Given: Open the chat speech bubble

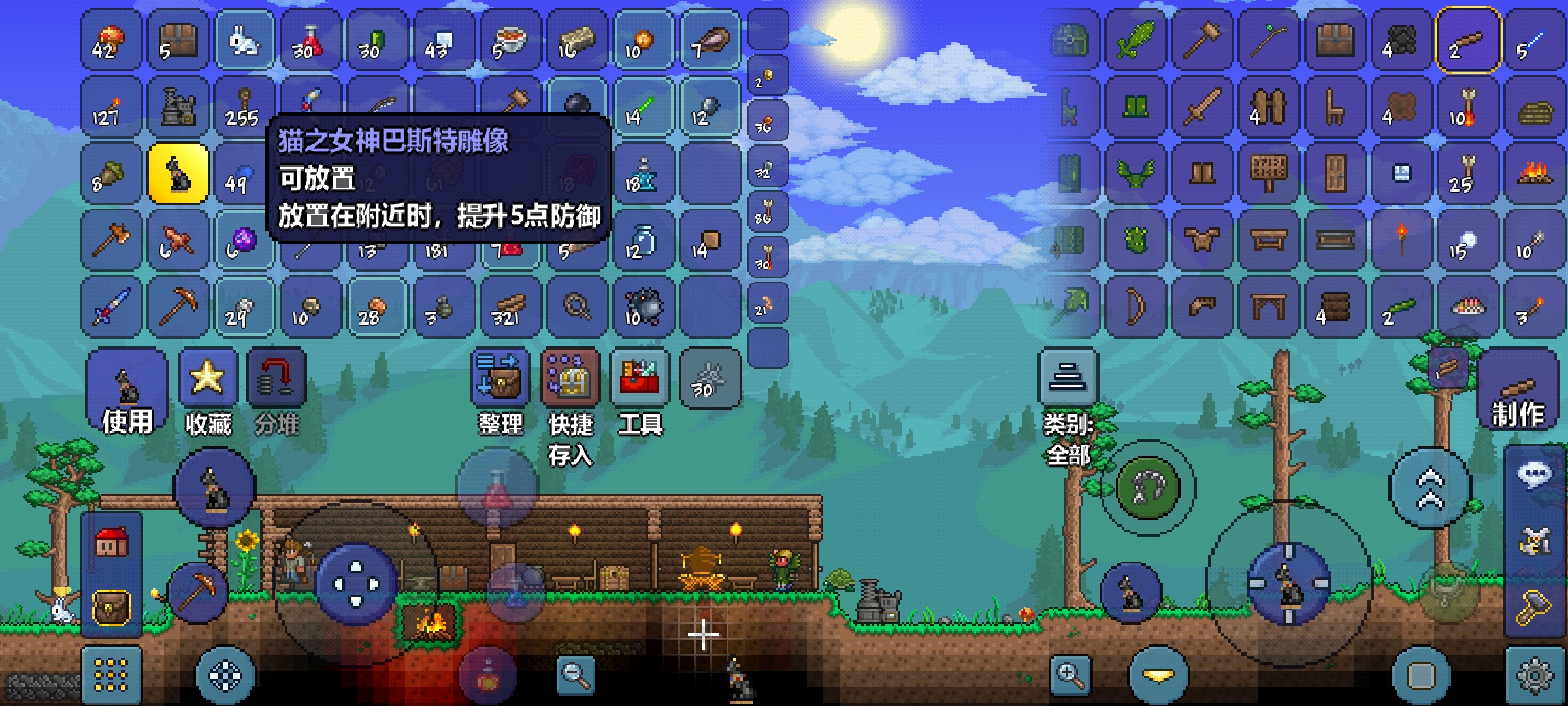Looking at the screenshot, I should click(1534, 474).
